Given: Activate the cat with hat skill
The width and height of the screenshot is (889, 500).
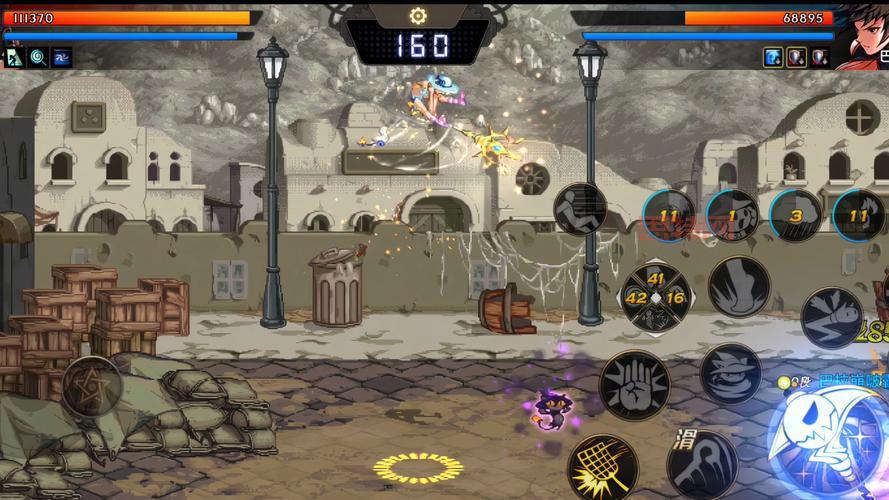Looking at the screenshot, I should (x=731, y=374).
